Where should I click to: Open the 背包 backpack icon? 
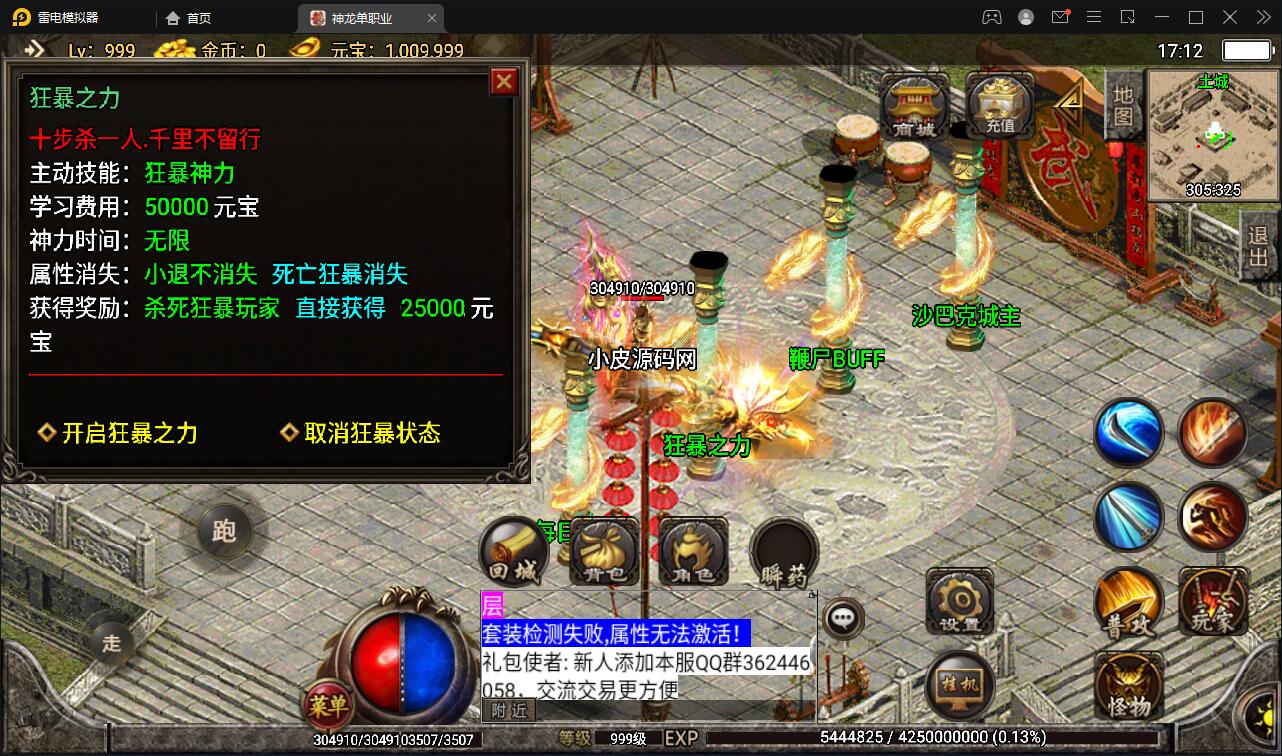601,550
